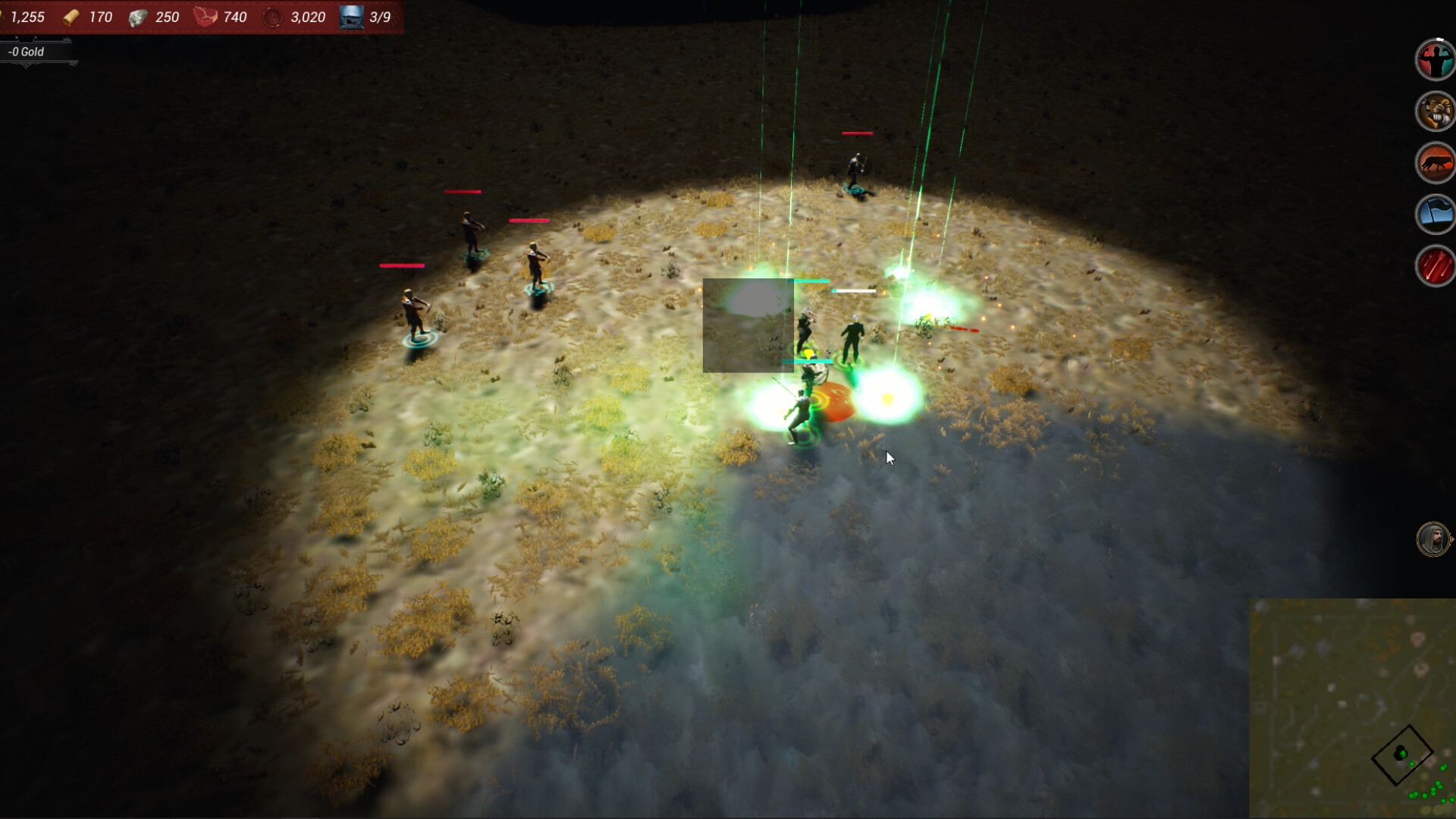This screenshot has width=1456, height=819.
Task: Cast the red arrow volley ability
Action: click(x=1433, y=266)
